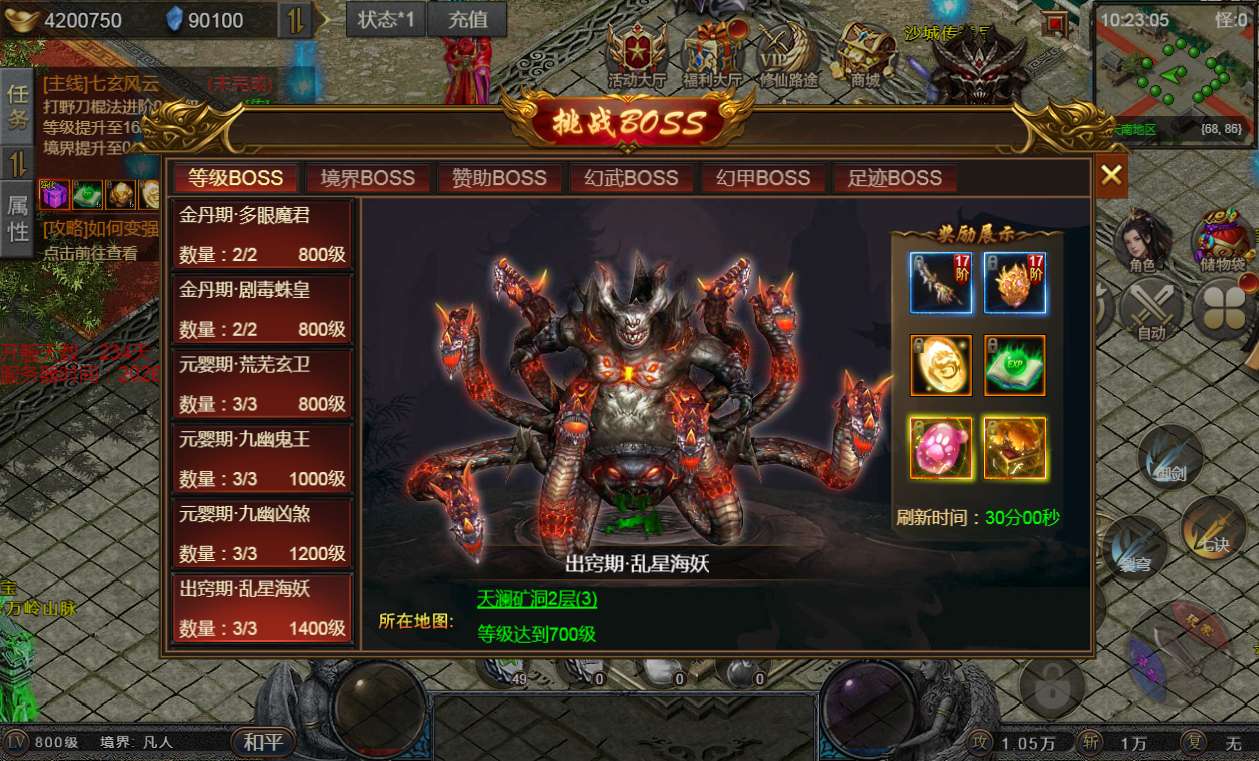Select the 幻武BOSS tab
1259x761 pixels.
tap(631, 178)
